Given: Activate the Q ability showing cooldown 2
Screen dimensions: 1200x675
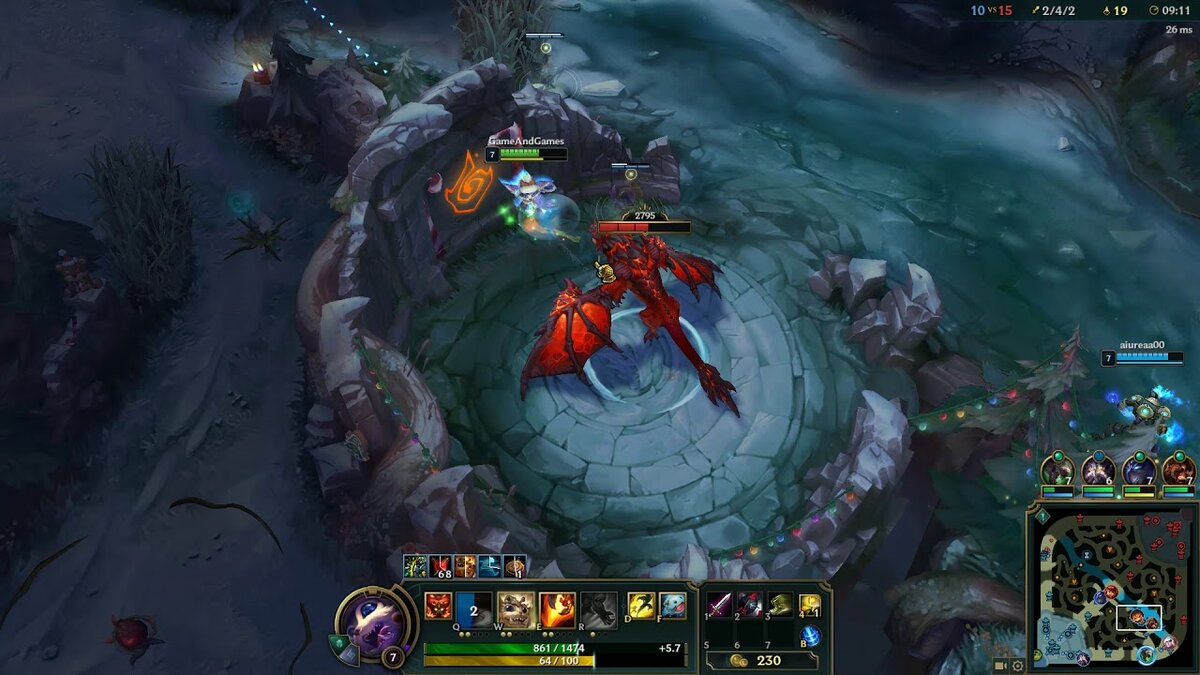Looking at the screenshot, I should pyautogui.click(x=474, y=608).
